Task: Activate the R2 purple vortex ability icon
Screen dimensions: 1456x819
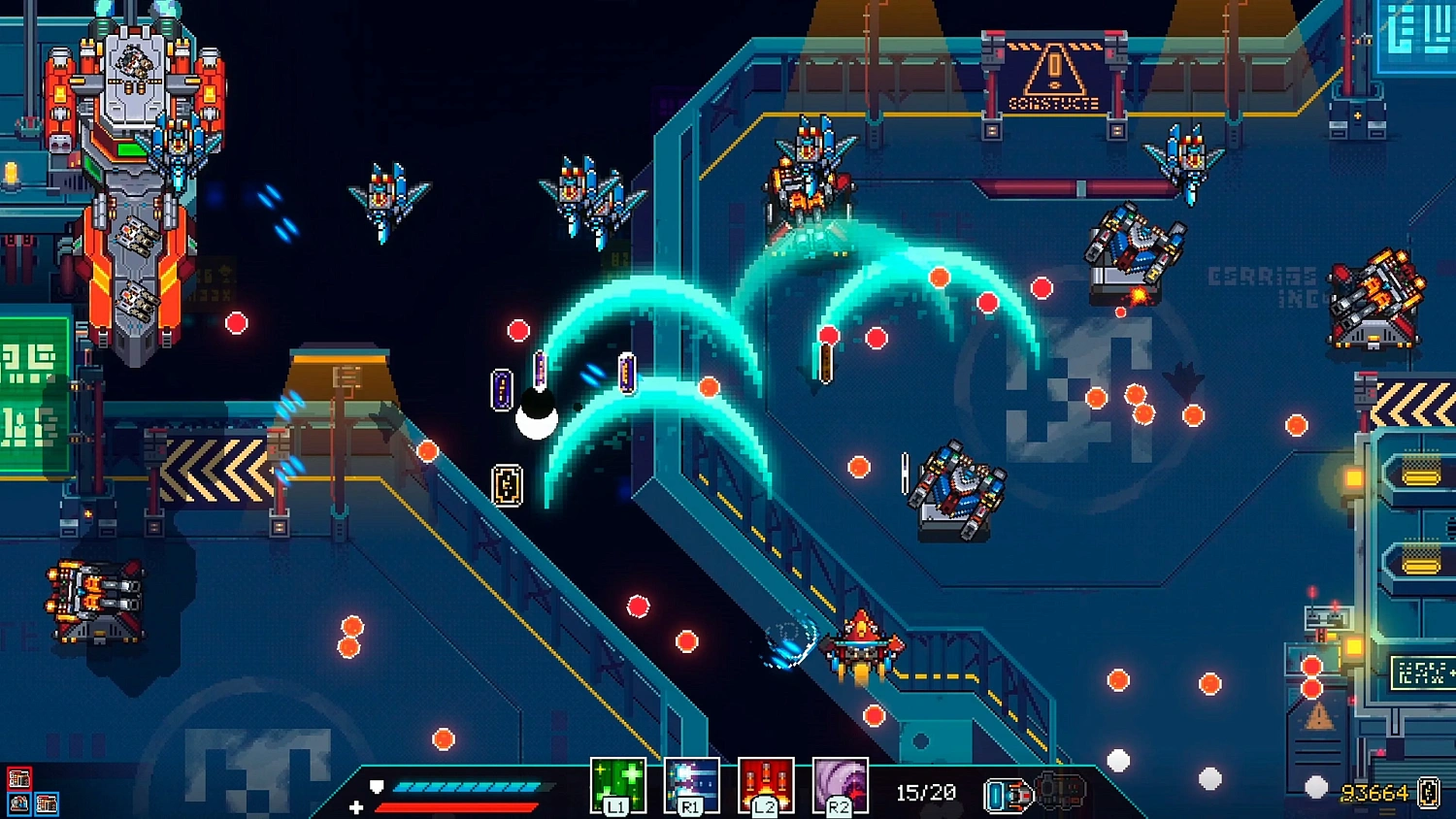Action: (839, 782)
